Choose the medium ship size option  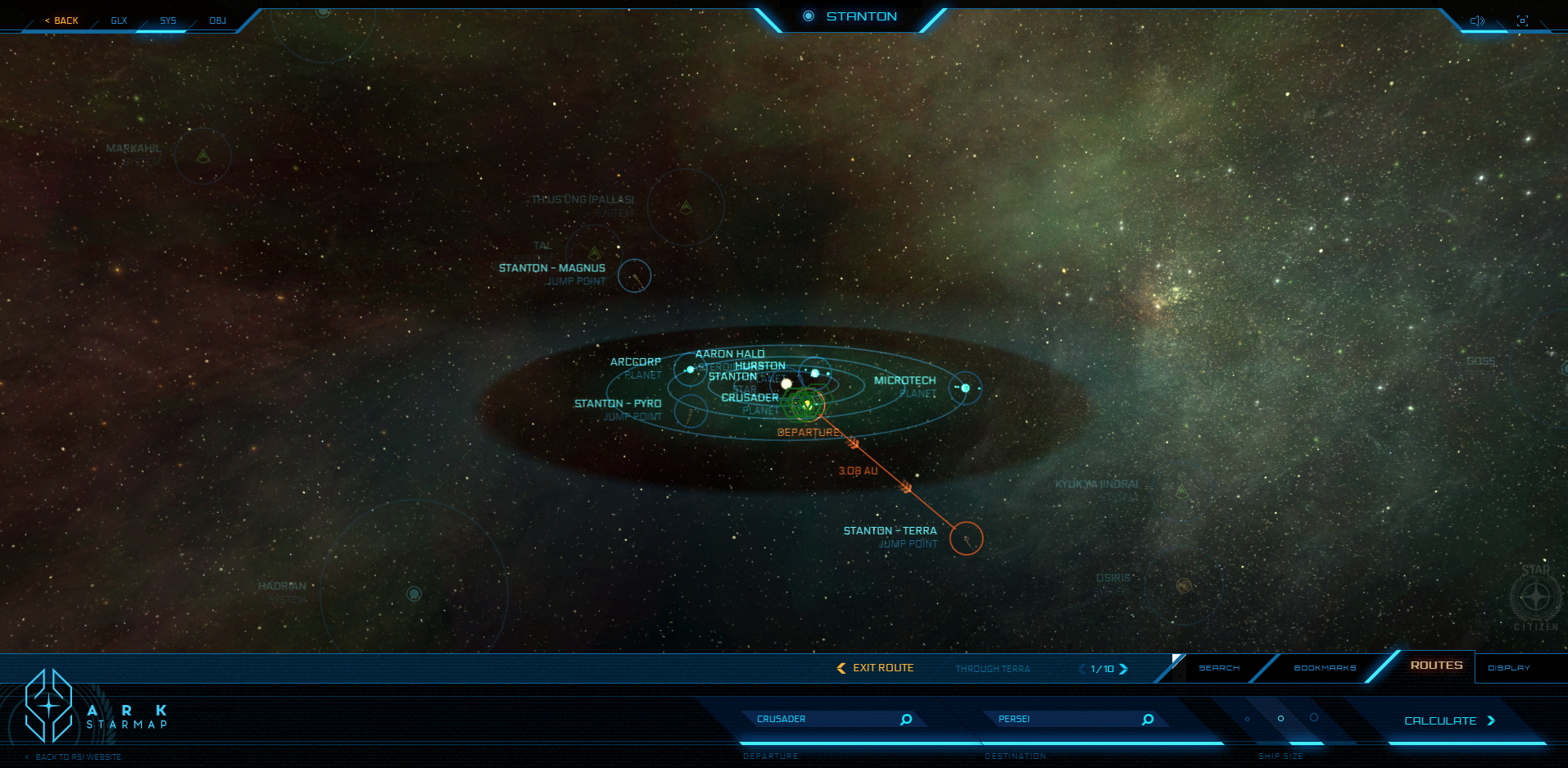tap(1280, 719)
